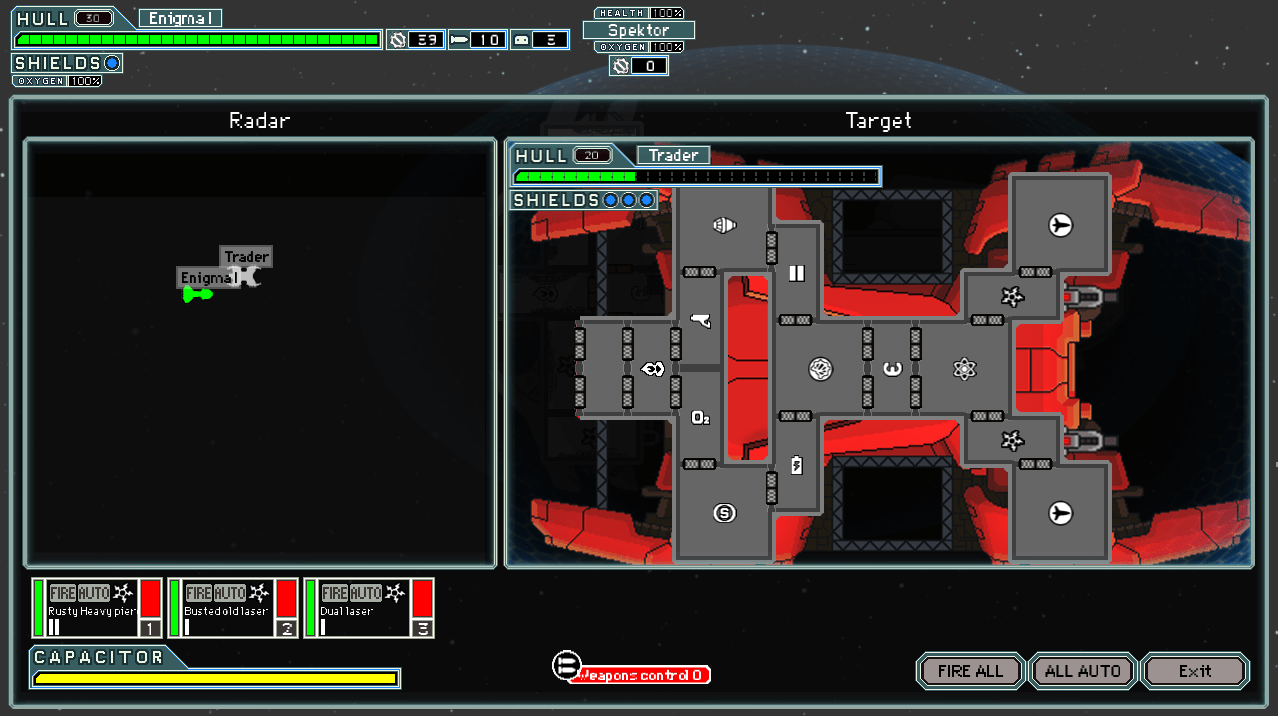Select the Enigma ship on the radar
Image resolution: width=1278 pixels, height=716 pixels.
(197, 294)
